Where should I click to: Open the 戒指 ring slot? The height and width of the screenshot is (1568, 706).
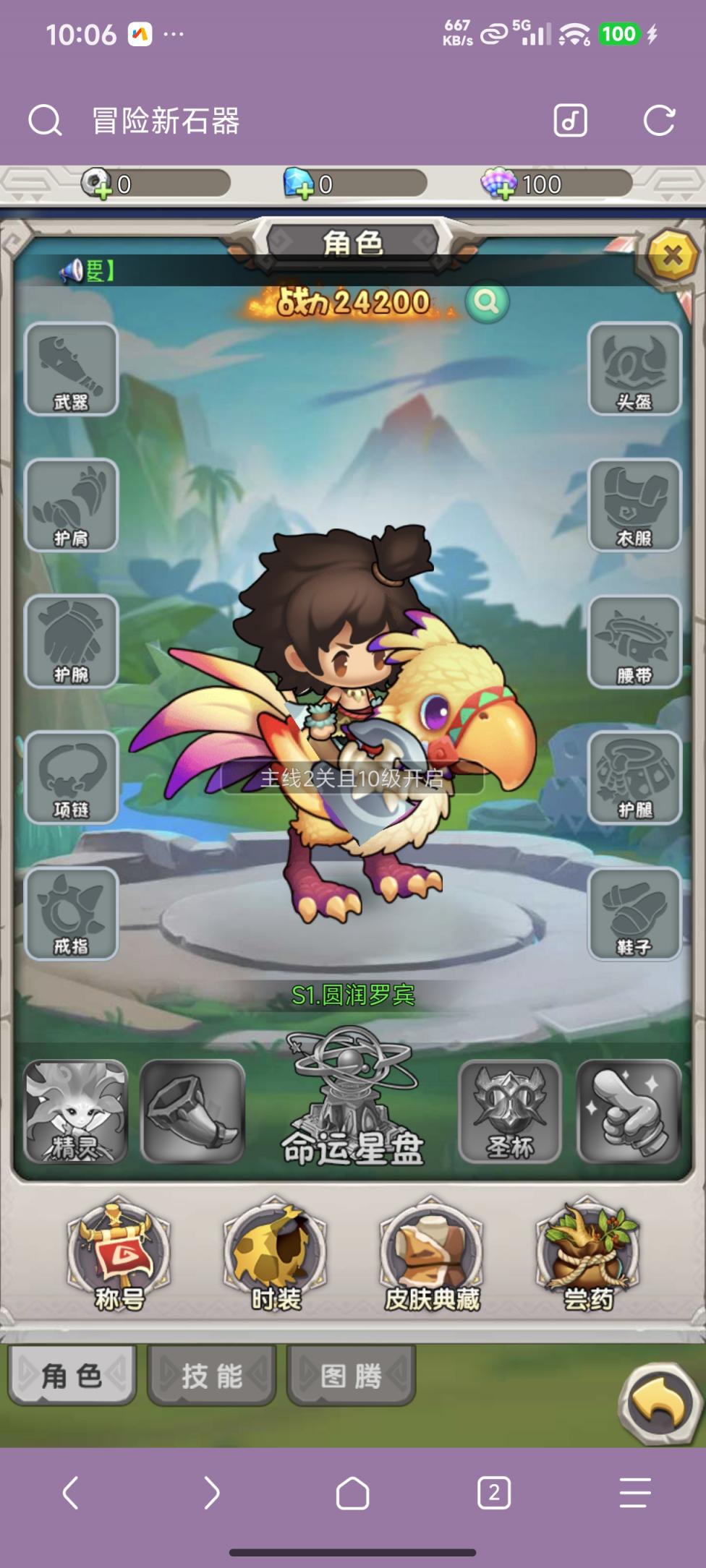pyautogui.click(x=71, y=914)
